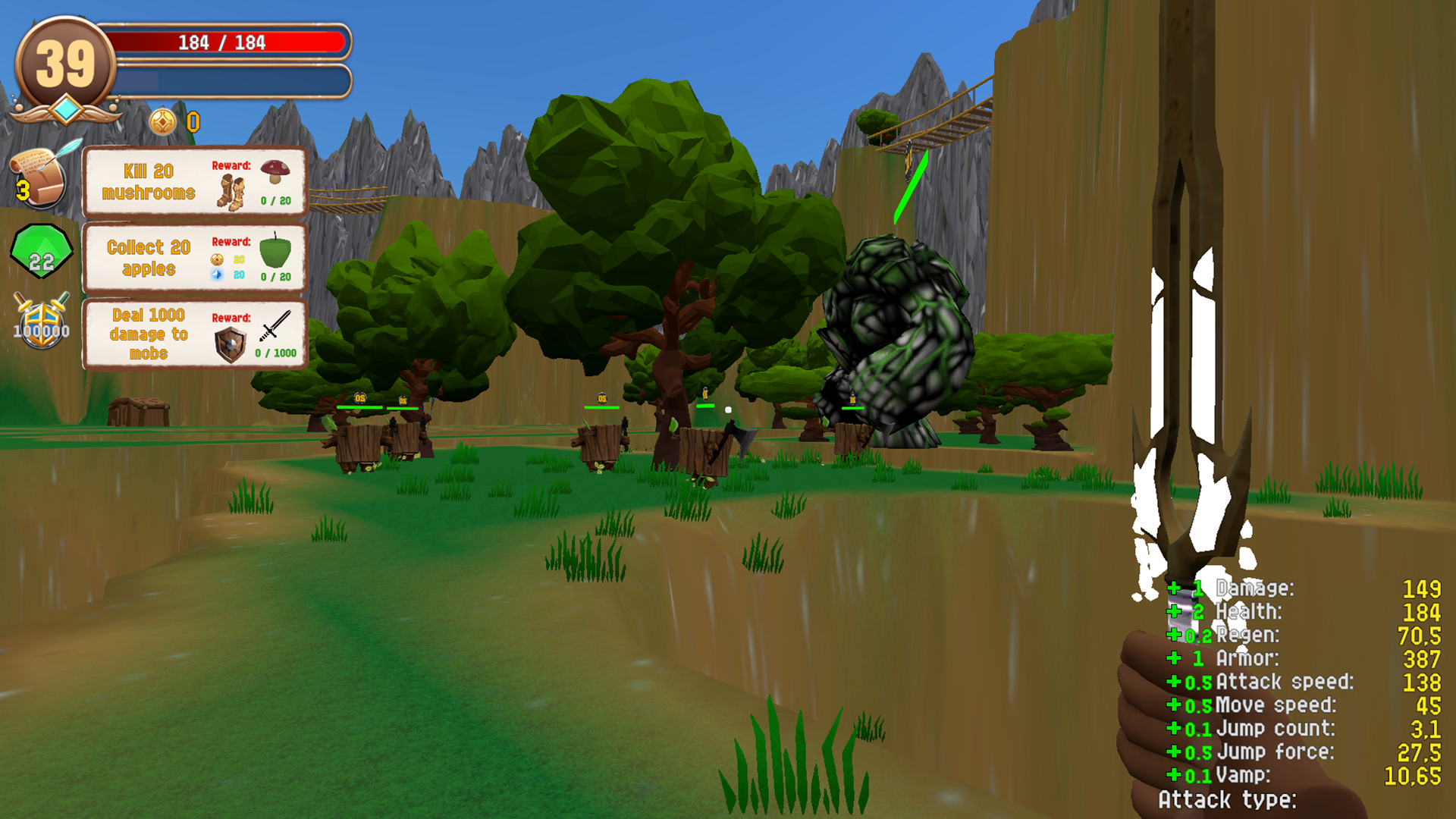Open the Deal 1000 damage quest details
Viewport: 1456px width, 819px height.
pyautogui.click(x=148, y=334)
